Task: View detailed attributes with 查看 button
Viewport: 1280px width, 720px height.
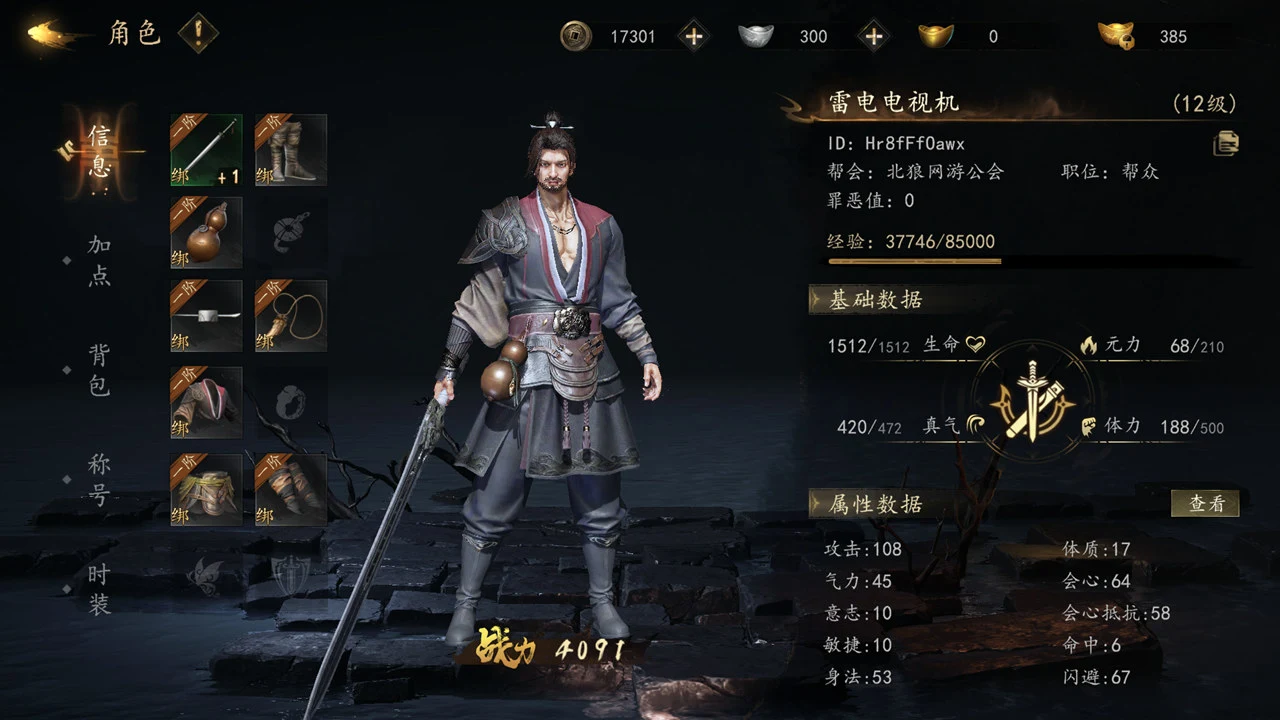Action: point(1205,503)
